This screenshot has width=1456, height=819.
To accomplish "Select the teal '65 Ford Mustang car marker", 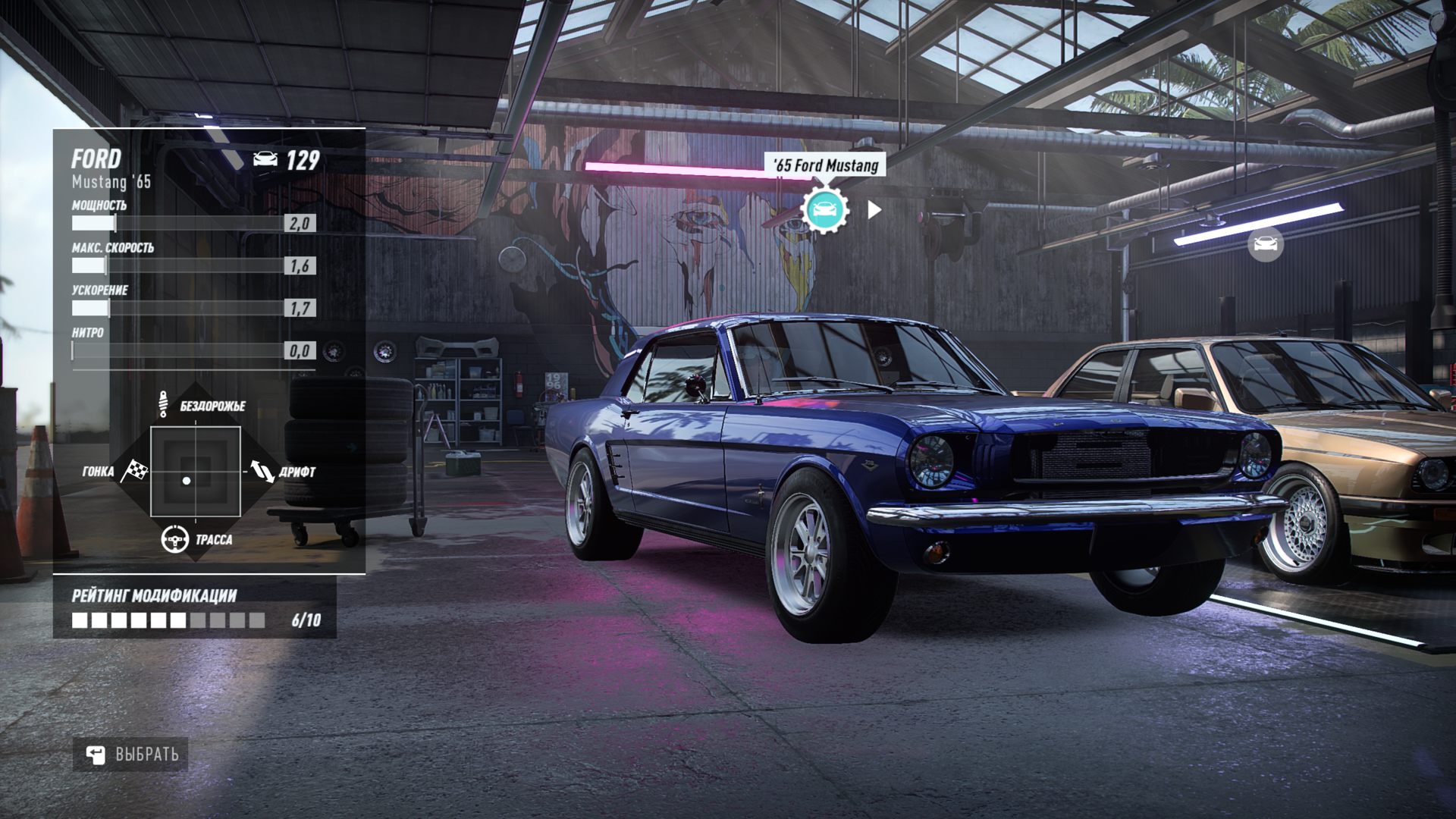I will [825, 209].
